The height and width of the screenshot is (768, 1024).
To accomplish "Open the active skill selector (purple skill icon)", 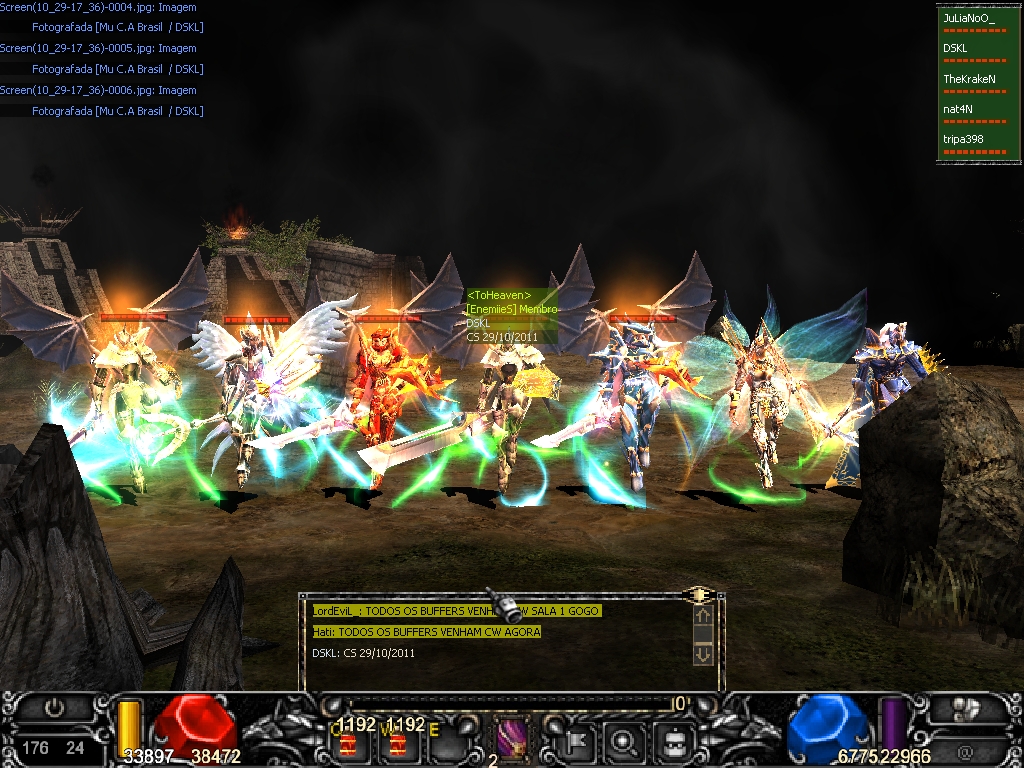I will [514, 742].
